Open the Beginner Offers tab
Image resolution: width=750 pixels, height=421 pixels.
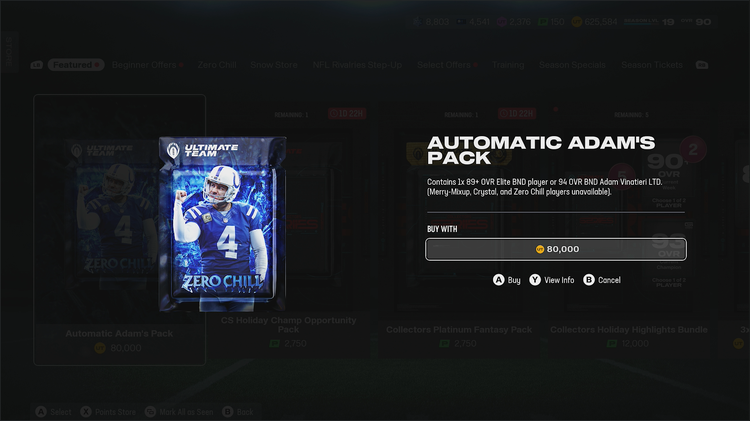pos(148,65)
